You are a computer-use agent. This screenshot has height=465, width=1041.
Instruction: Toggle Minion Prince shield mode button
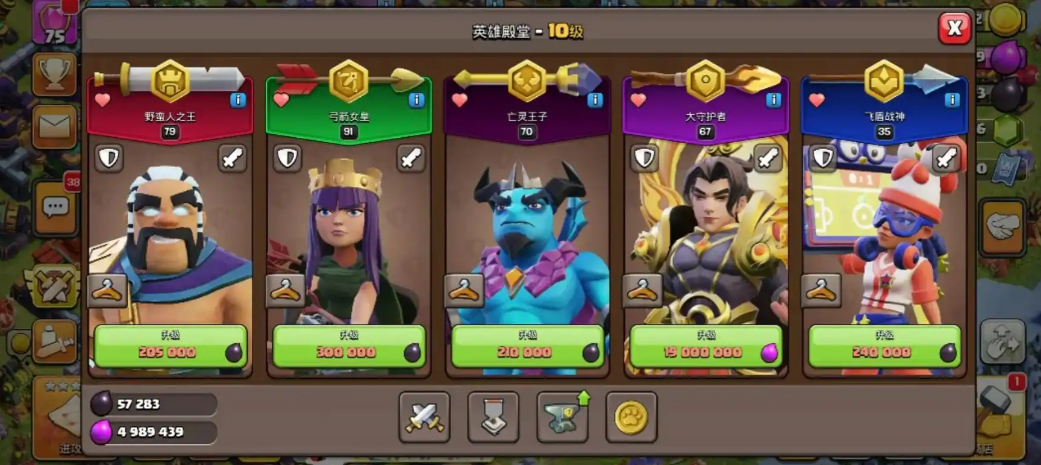pyautogui.click(x=465, y=158)
